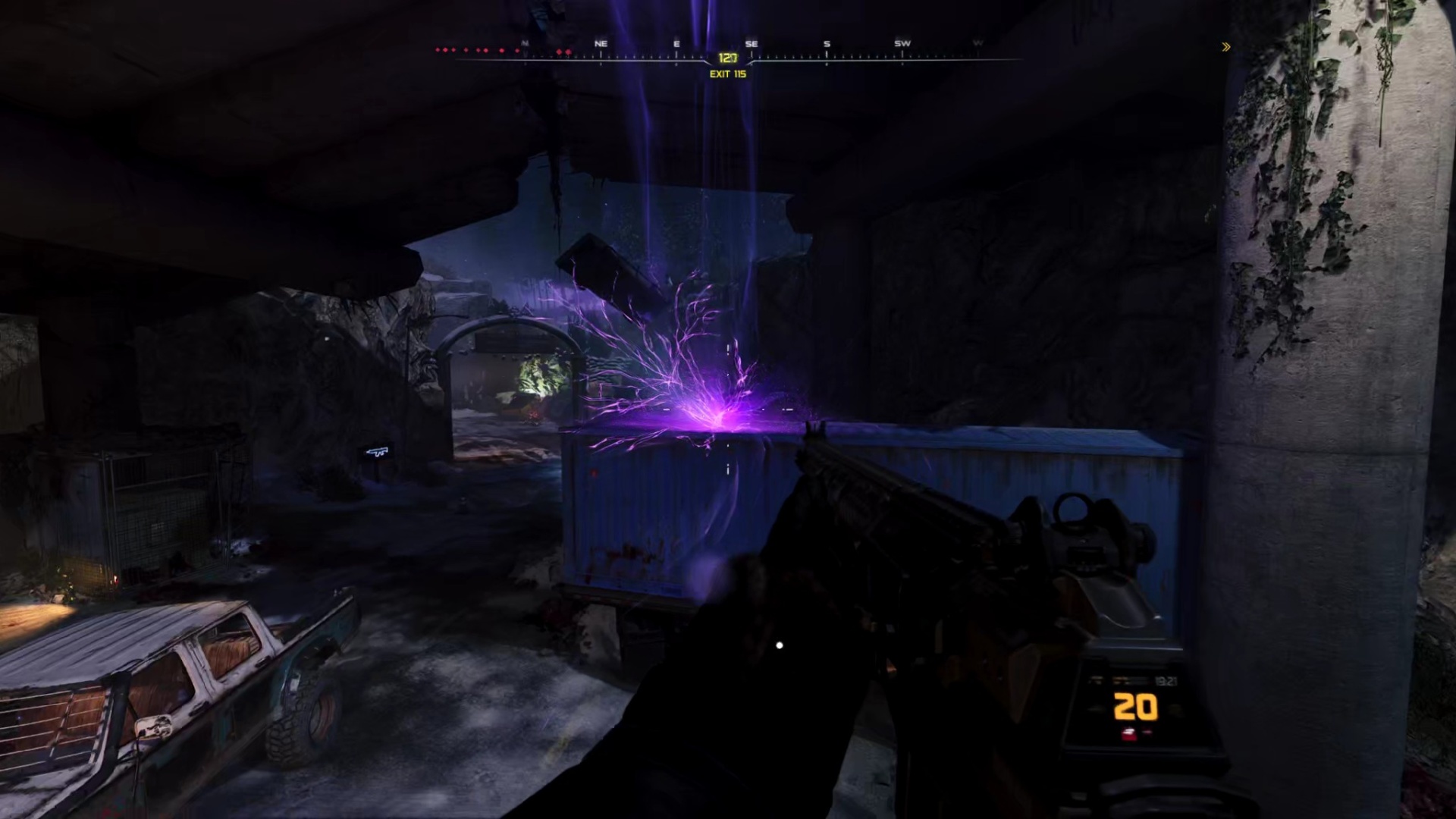1456x819 pixels.
Task: Click the red magazine indicator on ammo display
Action: coord(1128,734)
